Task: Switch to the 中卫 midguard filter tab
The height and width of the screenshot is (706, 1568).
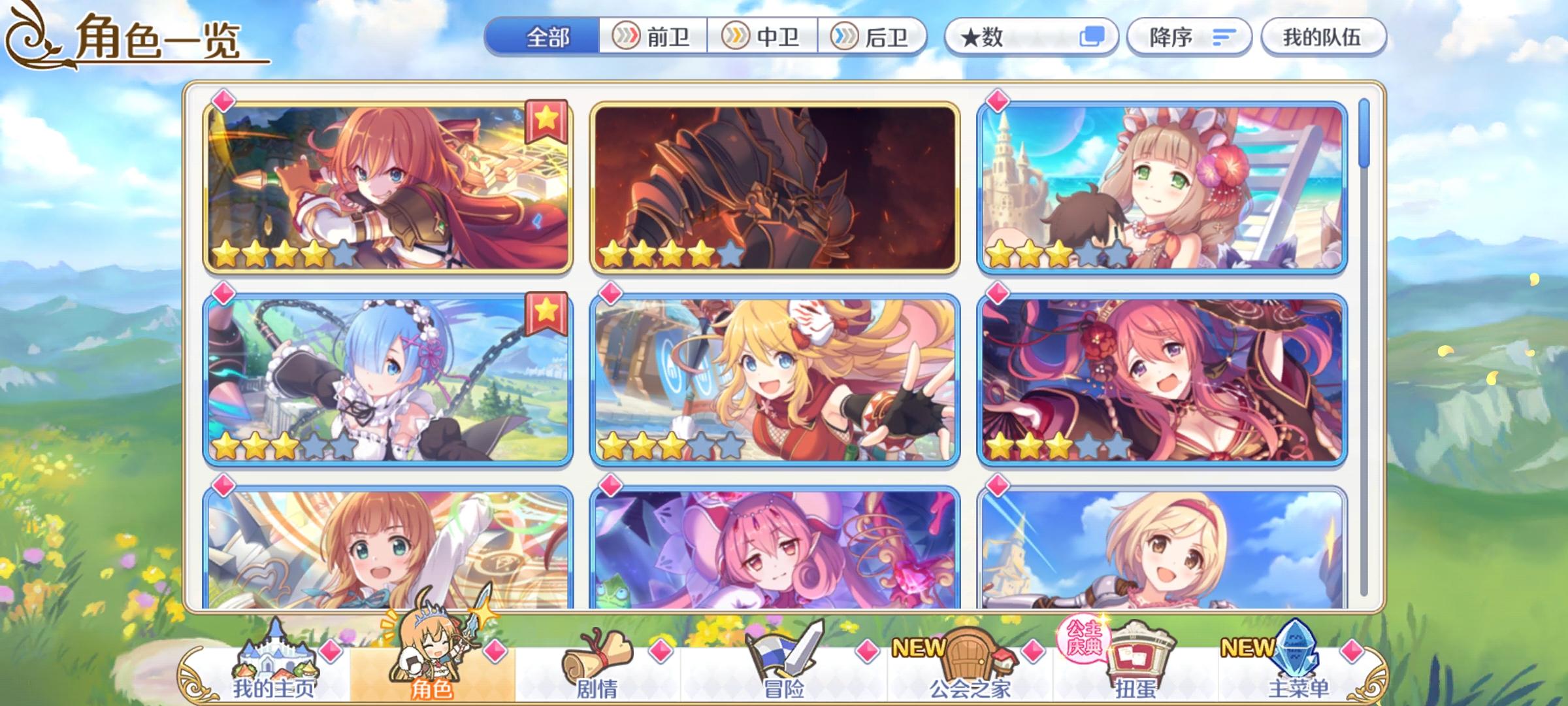Action: 763,37
